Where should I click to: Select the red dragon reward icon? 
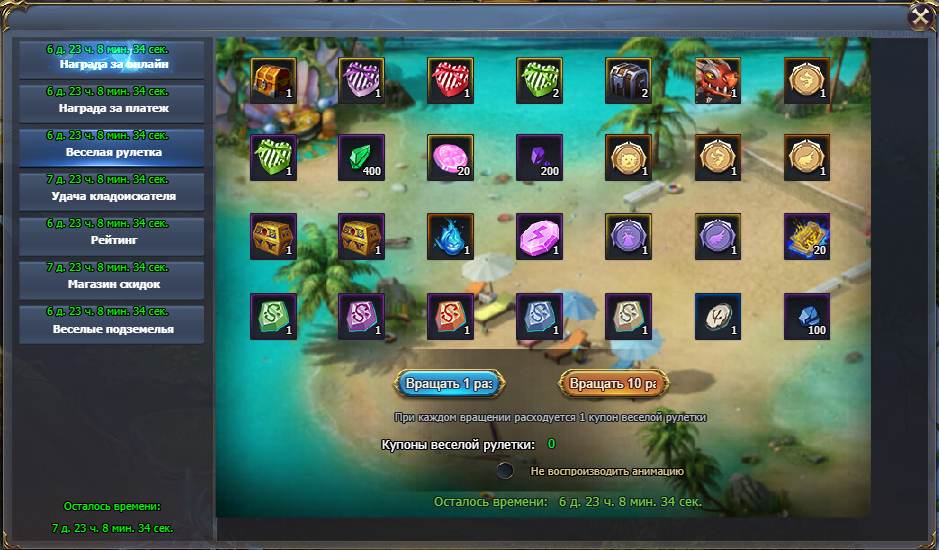718,81
